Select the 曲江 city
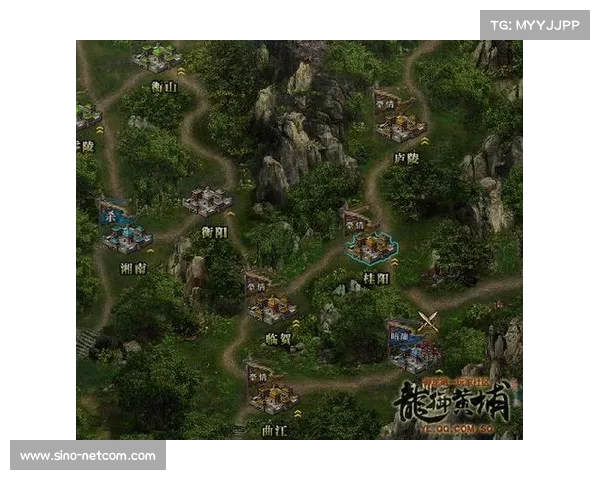The height and width of the screenshot is (480, 600). pyautogui.click(x=272, y=397)
